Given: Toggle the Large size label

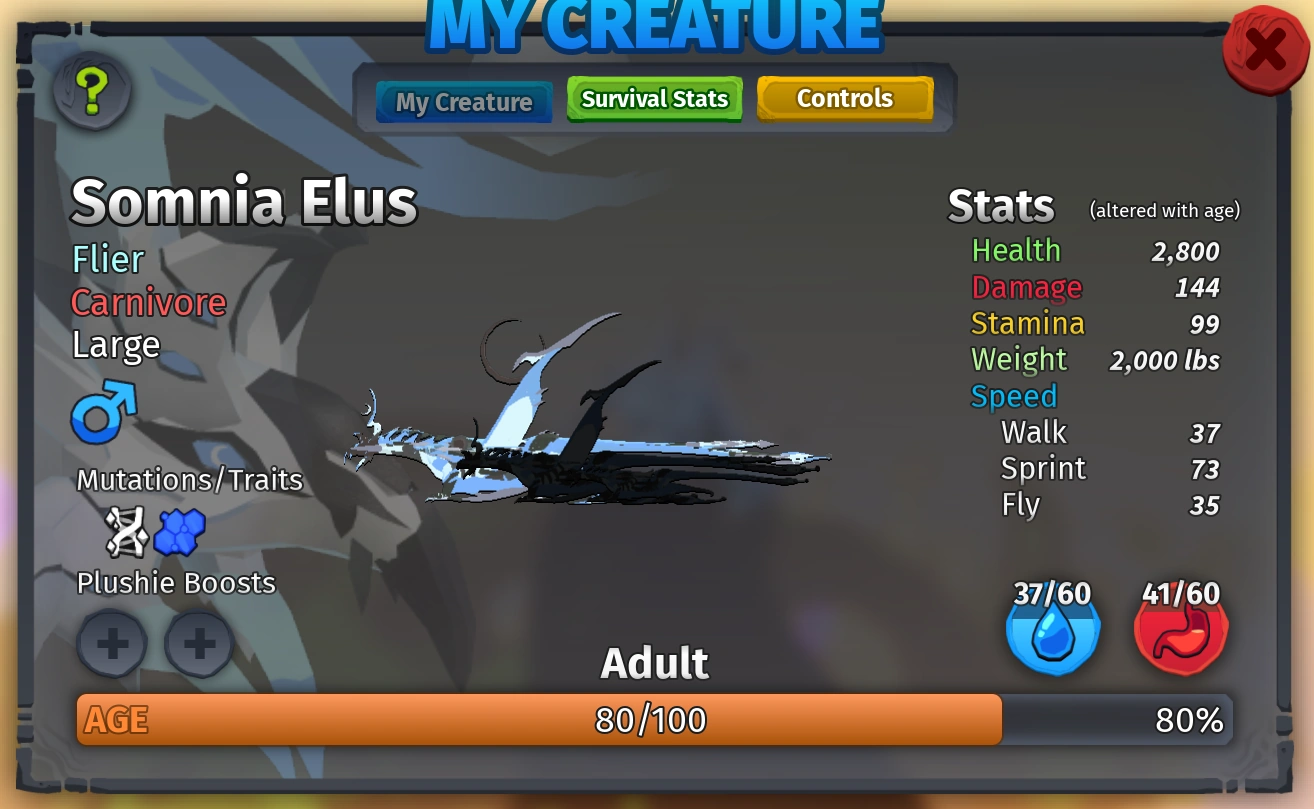Looking at the screenshot, I should [x=115, y=344].
